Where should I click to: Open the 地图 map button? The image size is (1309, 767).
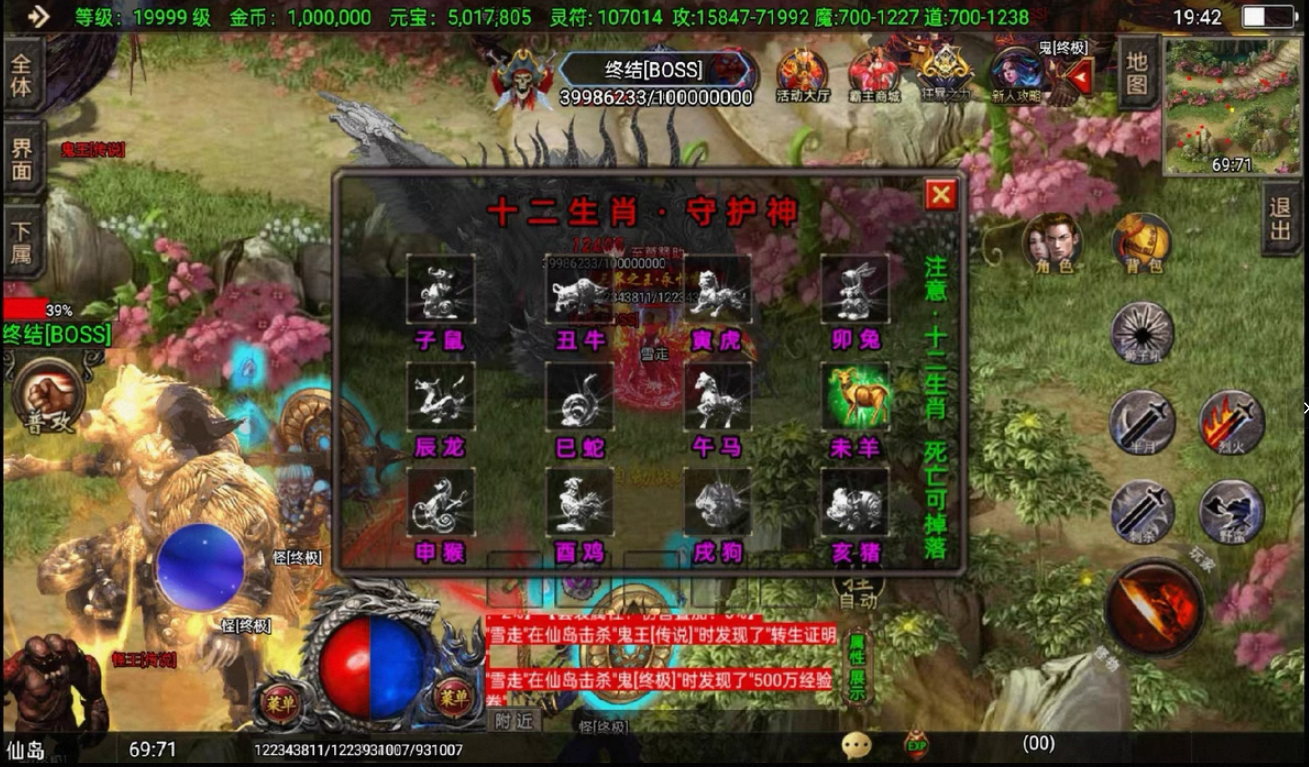pos(1137,72)
